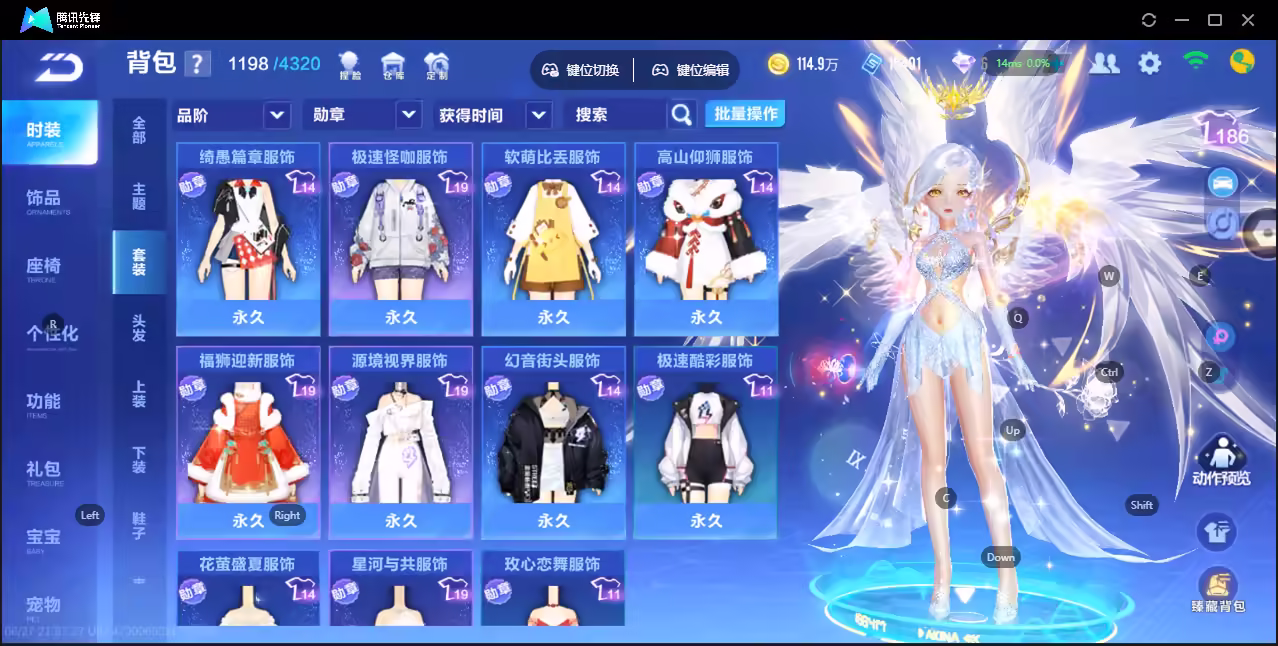Switch to the 饰品 category

45,199
